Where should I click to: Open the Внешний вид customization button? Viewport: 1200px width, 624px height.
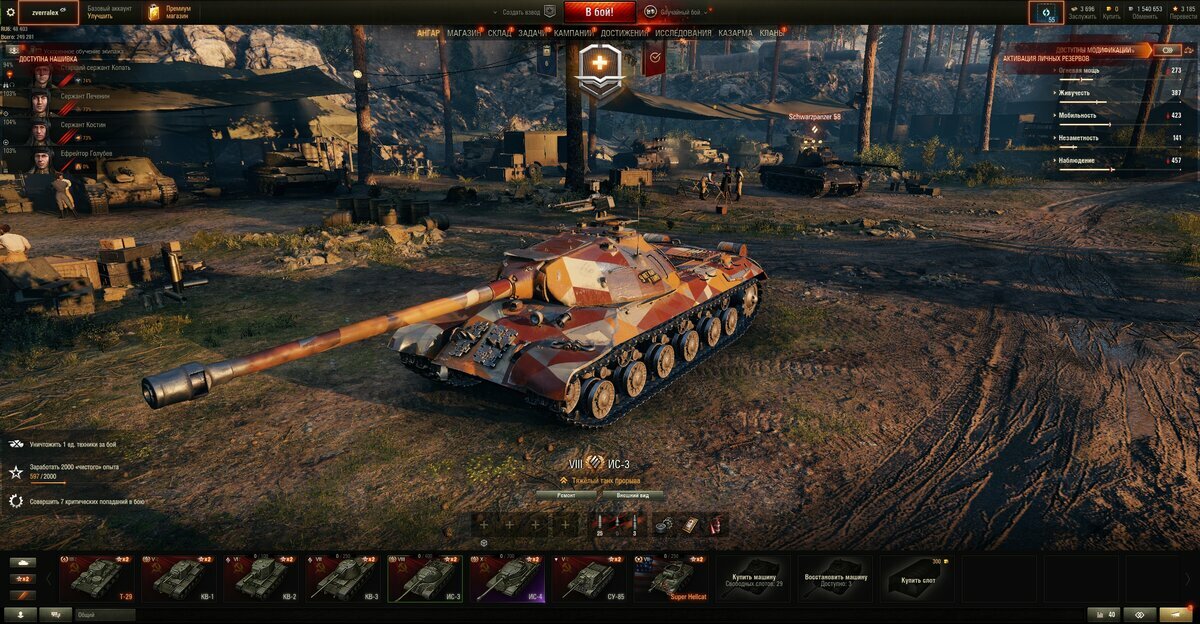[633, 495]
